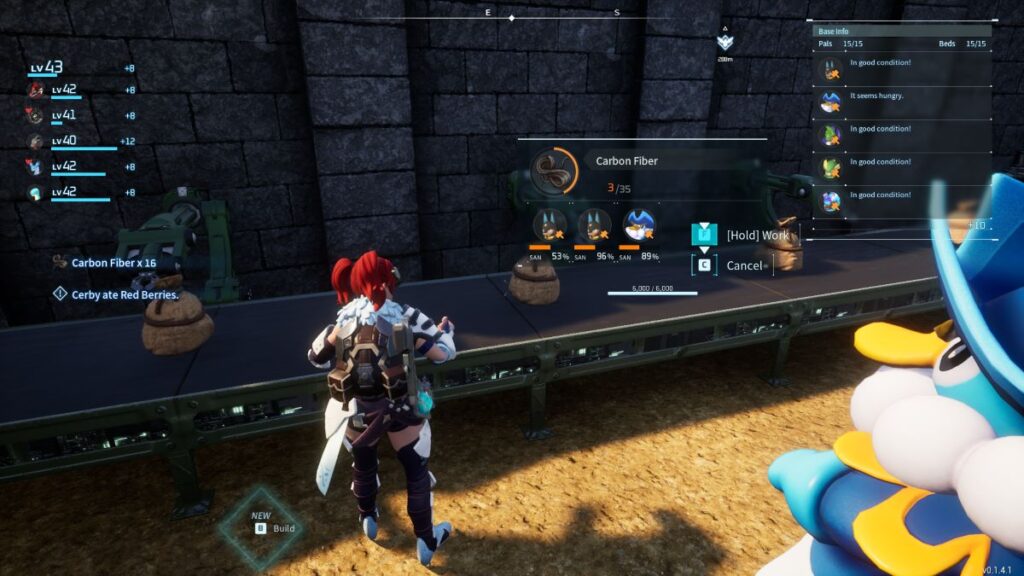Viewport: 1024px width, 576px height.
Task: Select the Anubis pal in Base Info list
Action: pyautogui.click(x=830, y=69)
